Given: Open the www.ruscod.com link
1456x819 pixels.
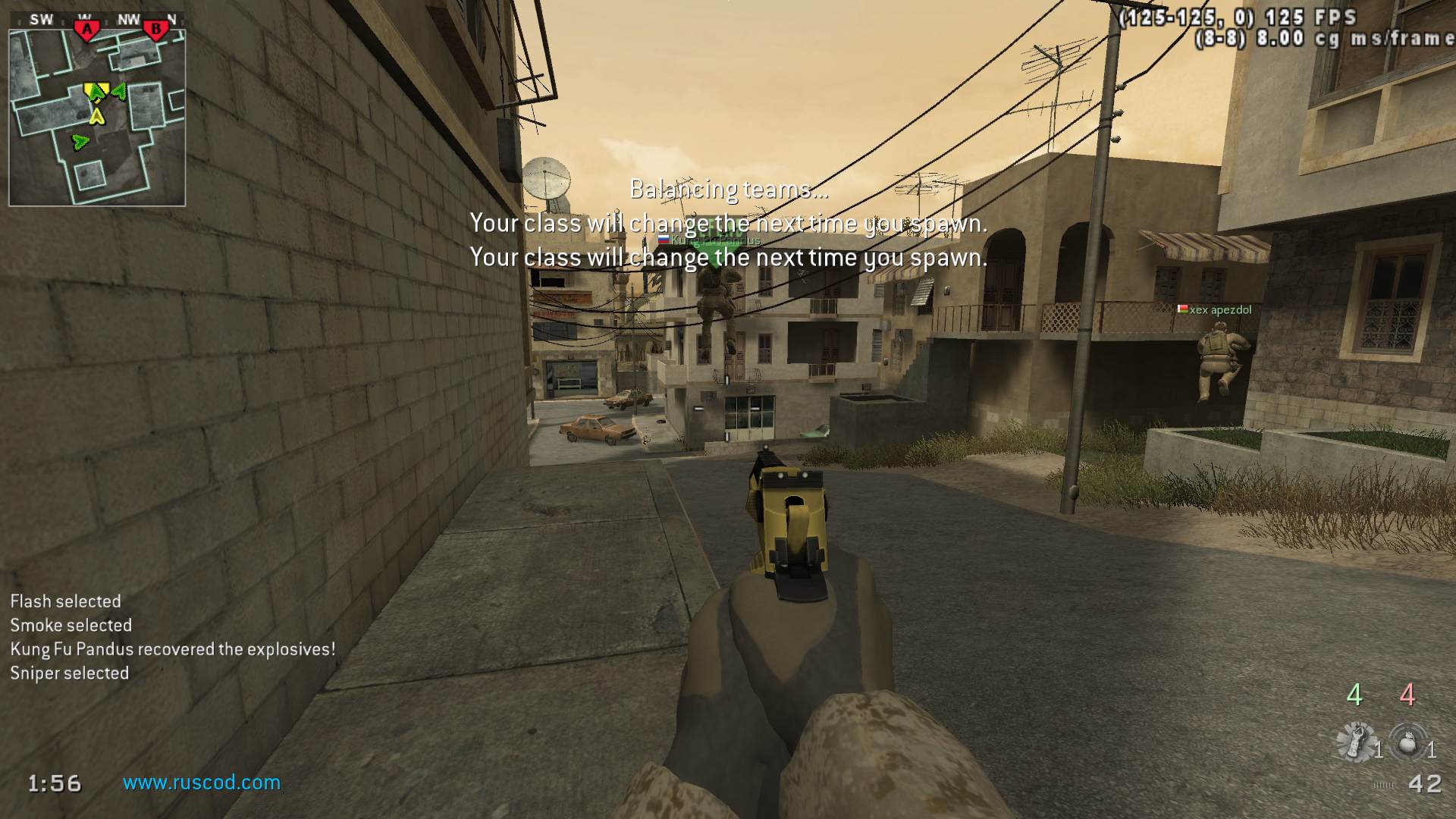Looking at the screenshot, I should coord(202,782).
